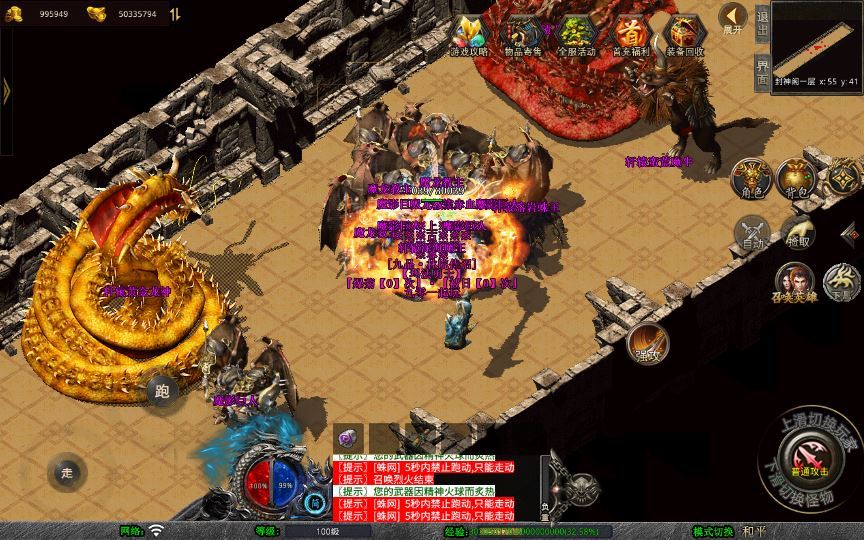
Task: Use the 强攻 strong attack skill
Action: (649, 343)
